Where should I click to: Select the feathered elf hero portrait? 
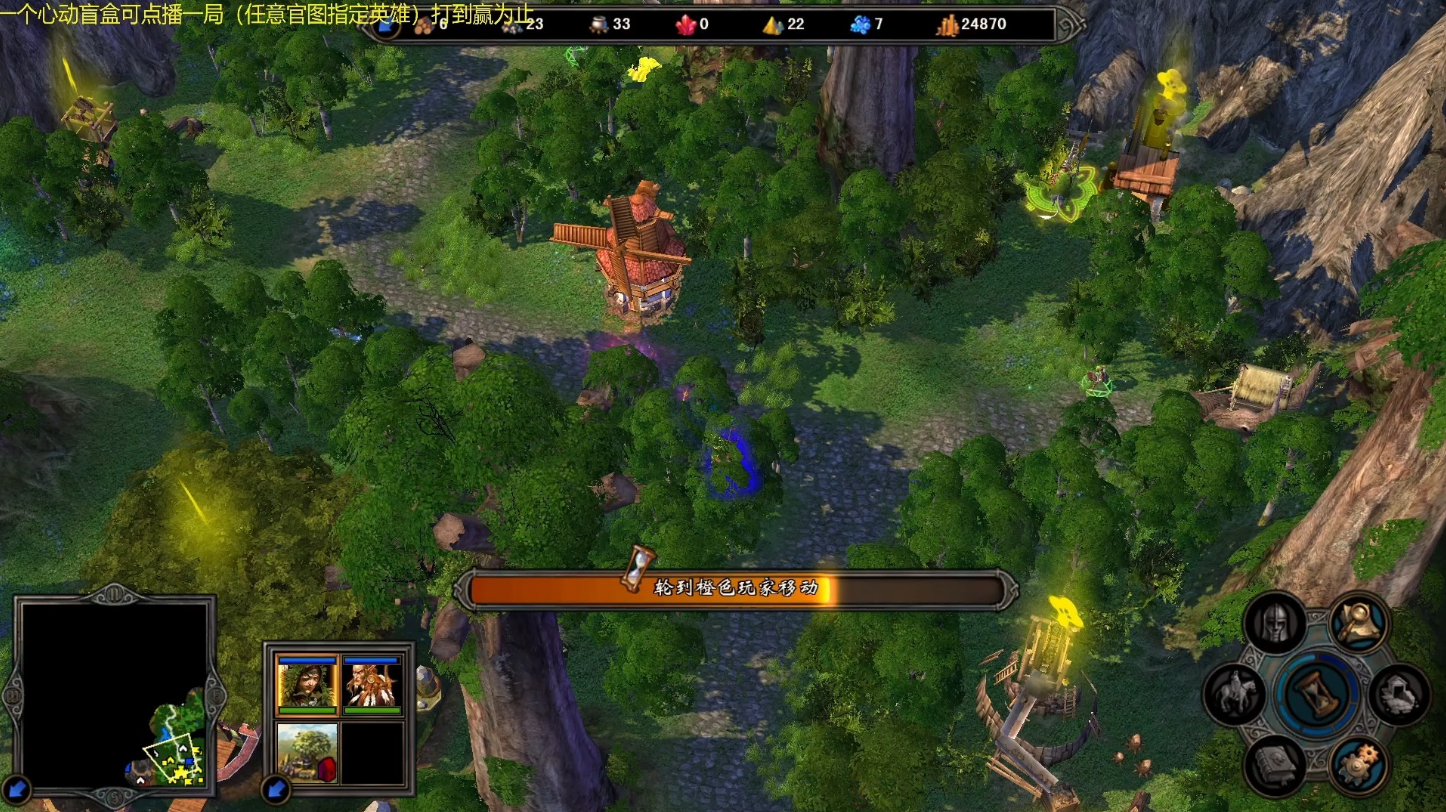[372, 684]
